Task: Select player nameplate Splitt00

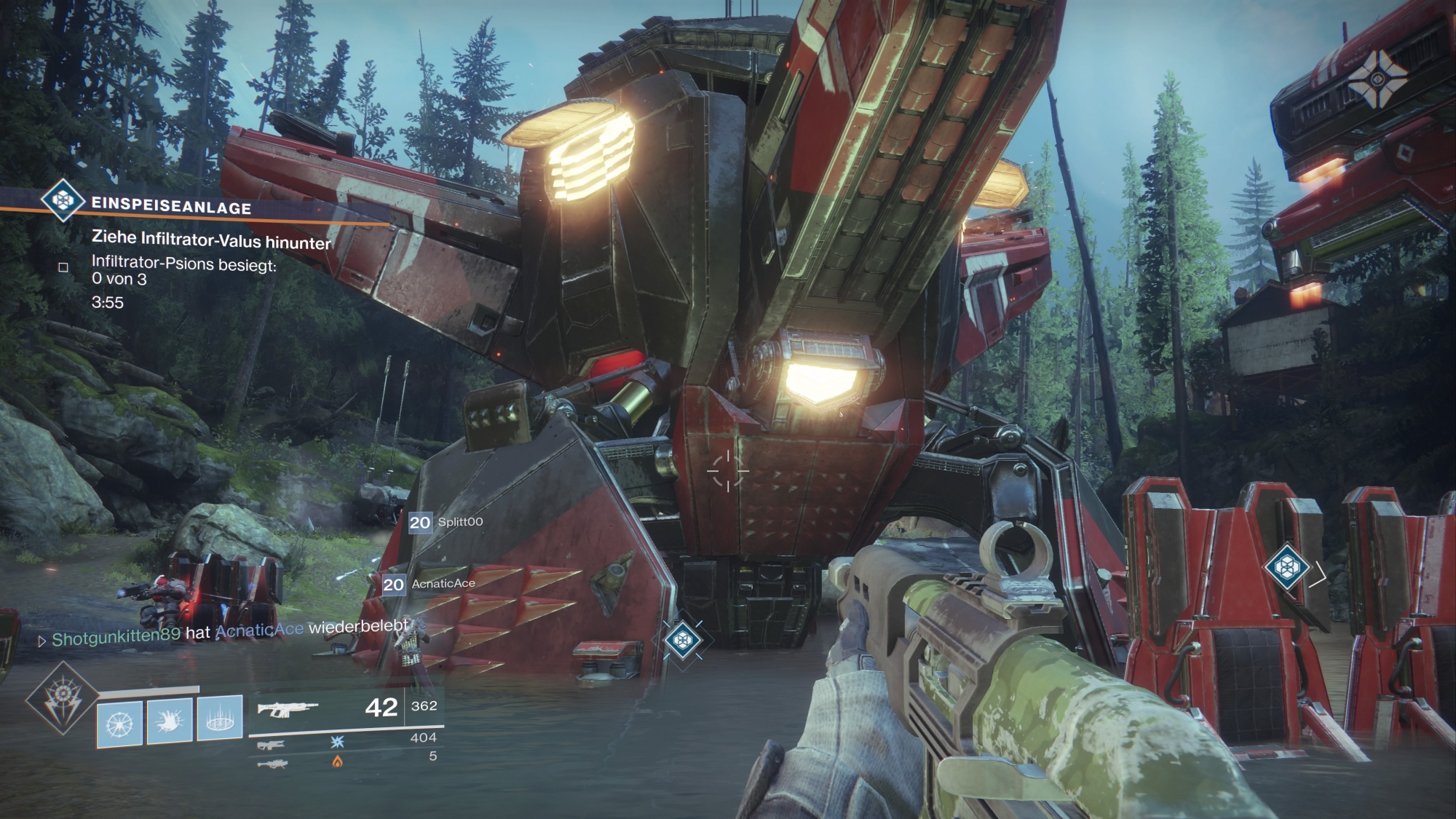Action: coord(446,522)
